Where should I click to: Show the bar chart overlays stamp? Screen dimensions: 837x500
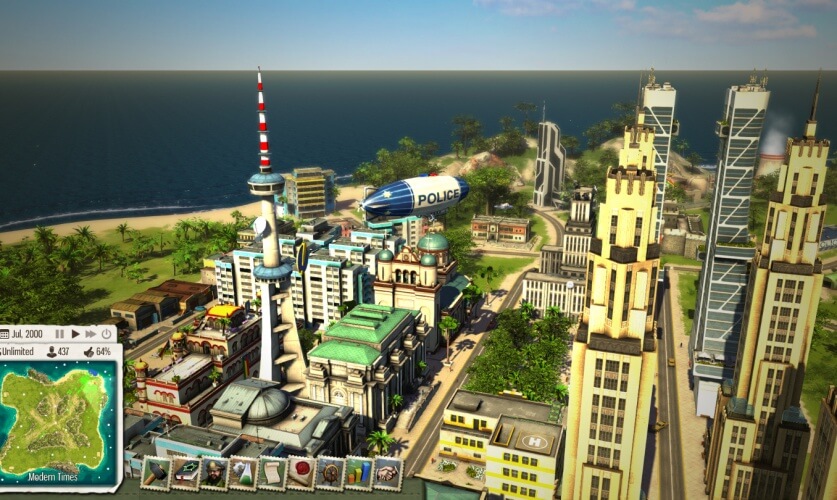[x=359, y=473]
